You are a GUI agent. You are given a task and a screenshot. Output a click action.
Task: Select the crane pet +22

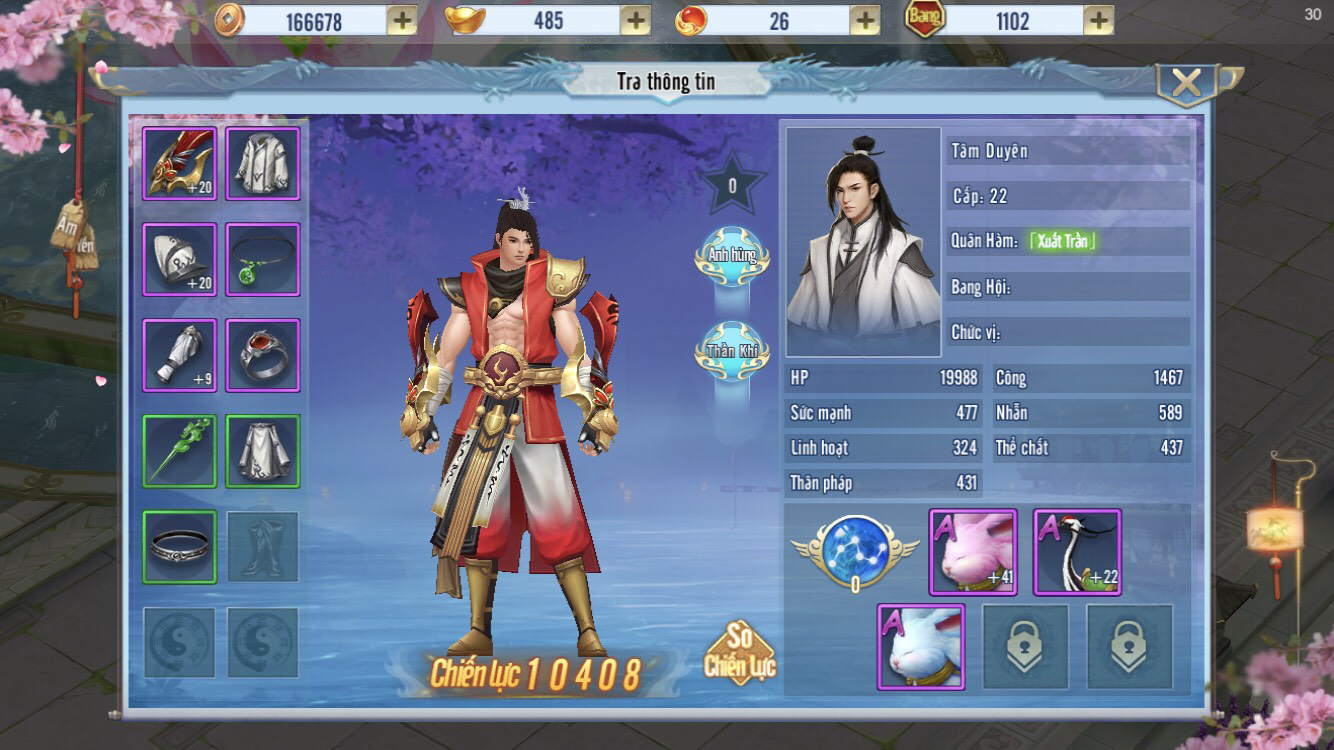tap(1077, 552)
